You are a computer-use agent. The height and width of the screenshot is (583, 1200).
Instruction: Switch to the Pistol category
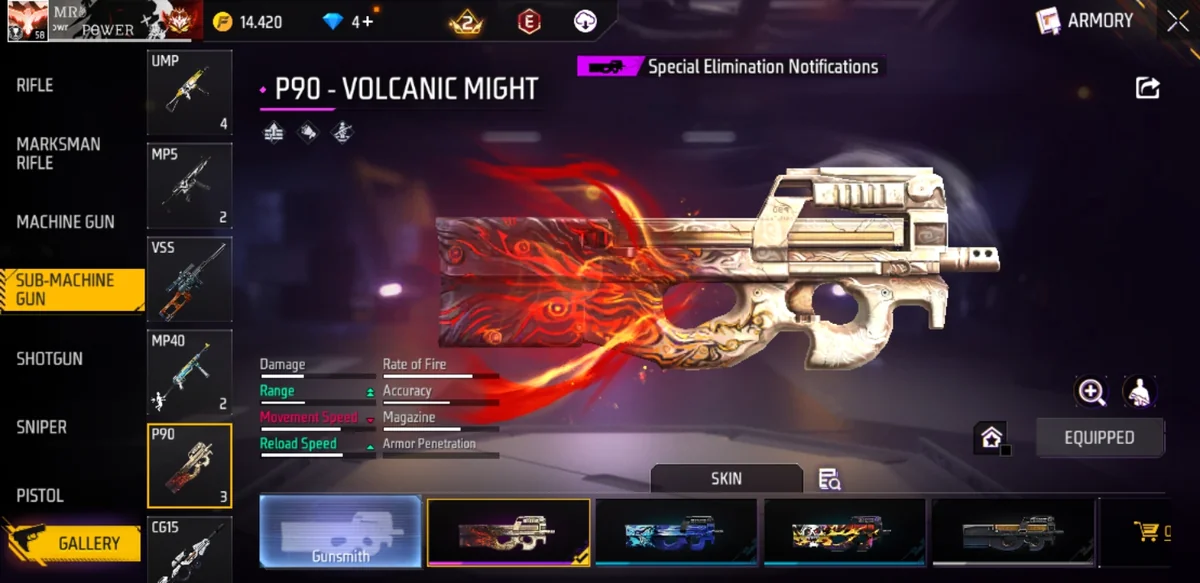[40, 495]
